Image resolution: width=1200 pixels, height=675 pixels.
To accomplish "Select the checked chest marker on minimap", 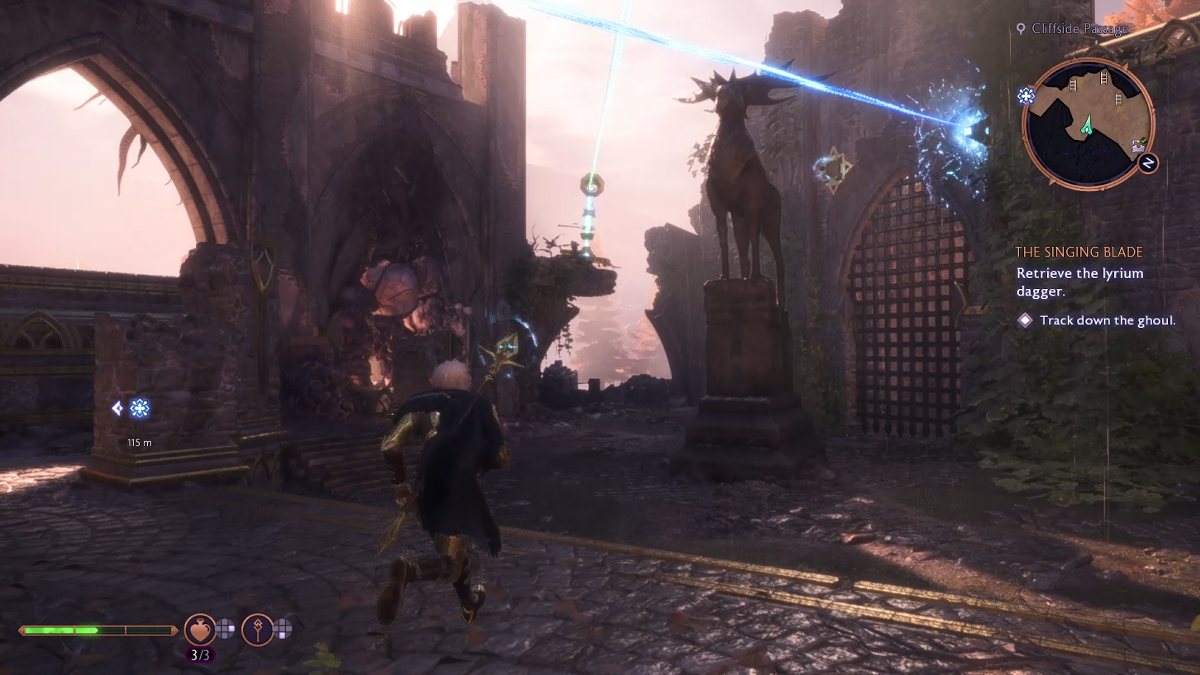I will point(1138,147).
